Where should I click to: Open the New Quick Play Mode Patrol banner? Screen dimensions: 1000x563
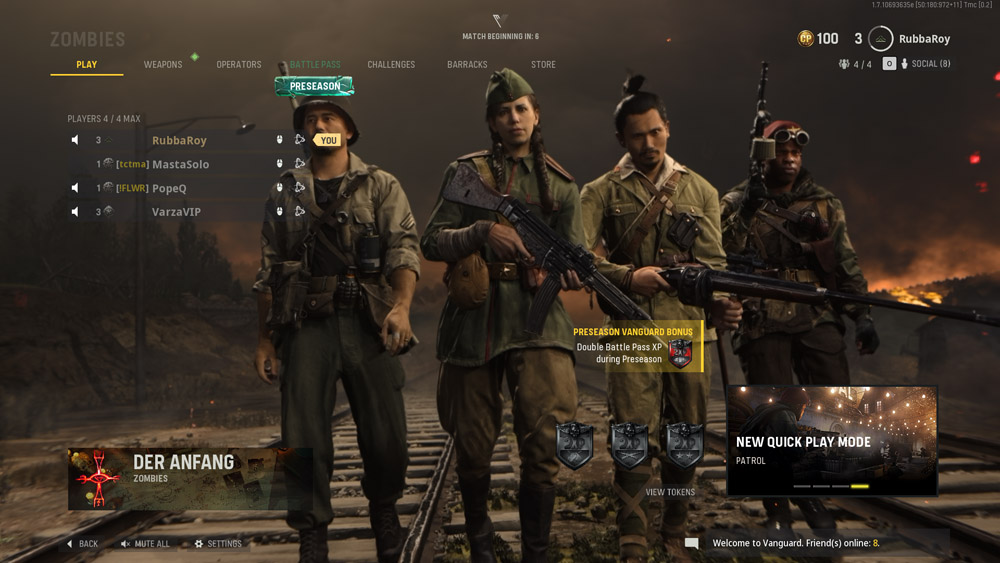click(x=832, y=441)
